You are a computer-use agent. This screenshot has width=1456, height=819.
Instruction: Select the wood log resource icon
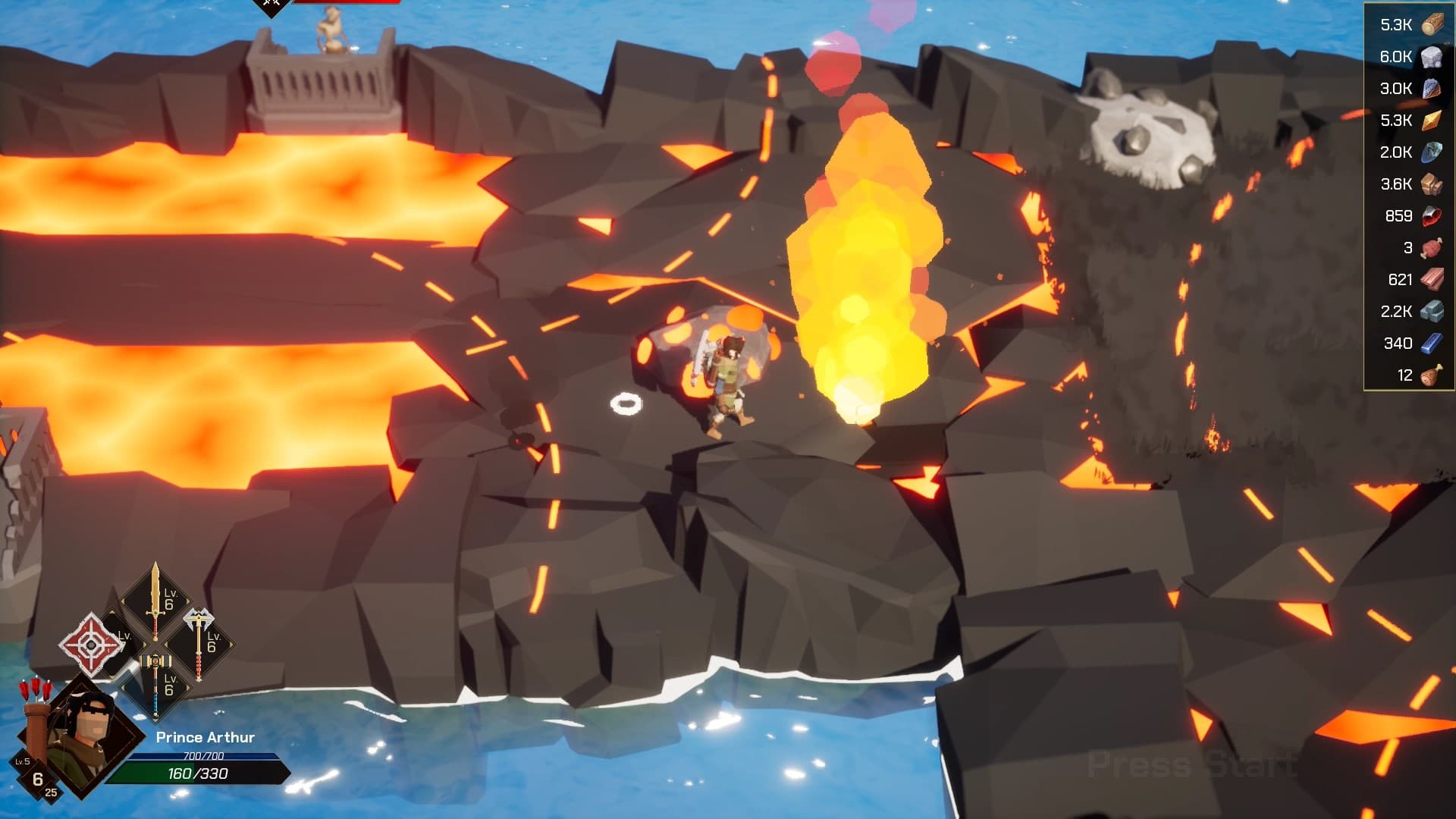(1433, 24)
